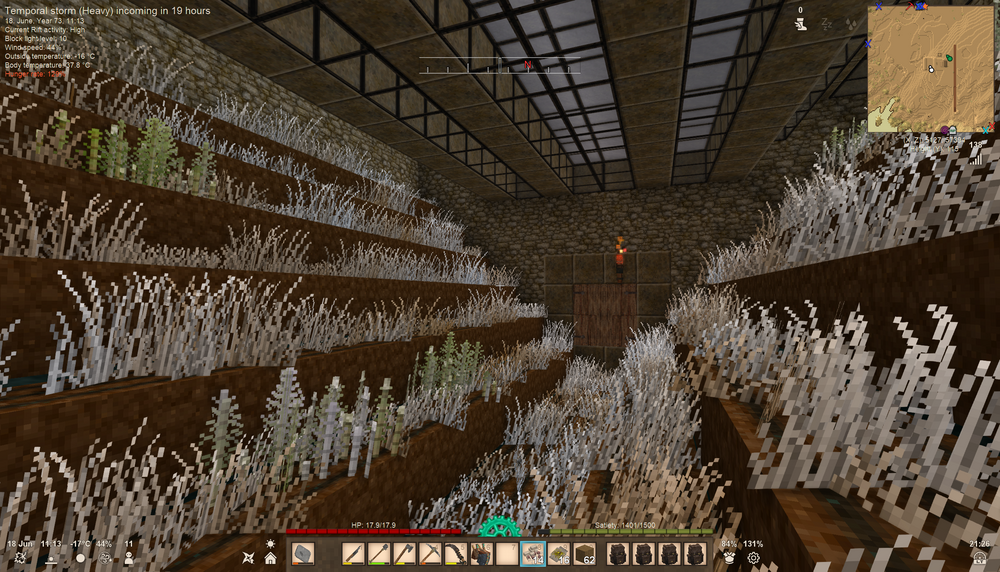The image size is (1000, 572).
Task: Click the shuriken icon left of hotbar
Action: tap(249, 557)
